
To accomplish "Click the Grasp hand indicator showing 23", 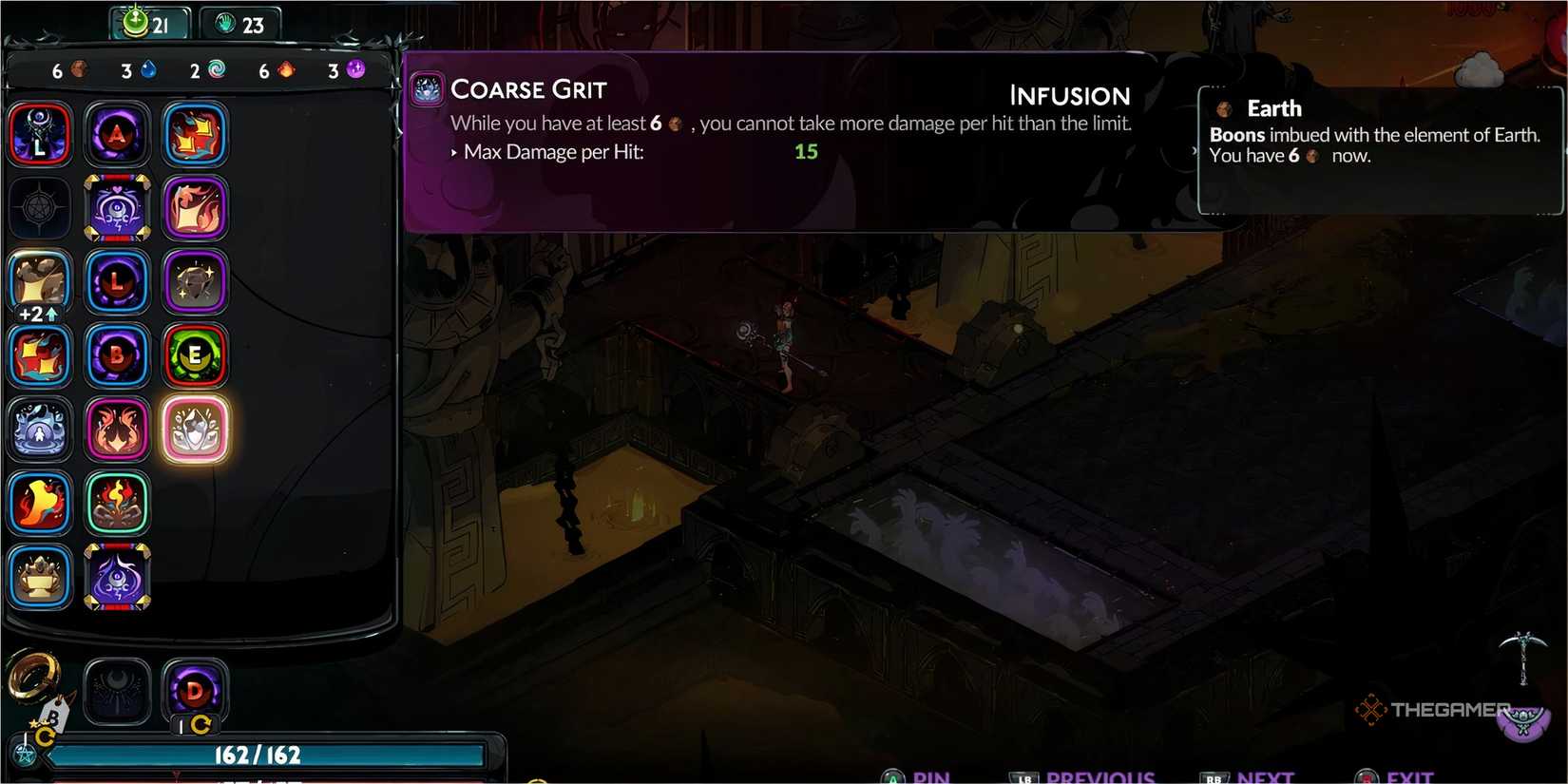I will (240, 25).
